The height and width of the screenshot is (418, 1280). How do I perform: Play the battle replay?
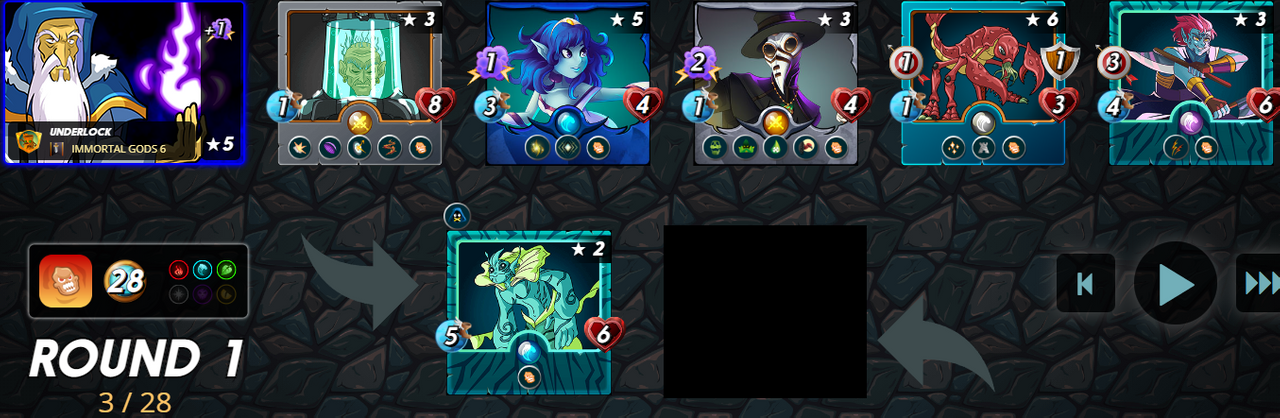[1175, 284]
